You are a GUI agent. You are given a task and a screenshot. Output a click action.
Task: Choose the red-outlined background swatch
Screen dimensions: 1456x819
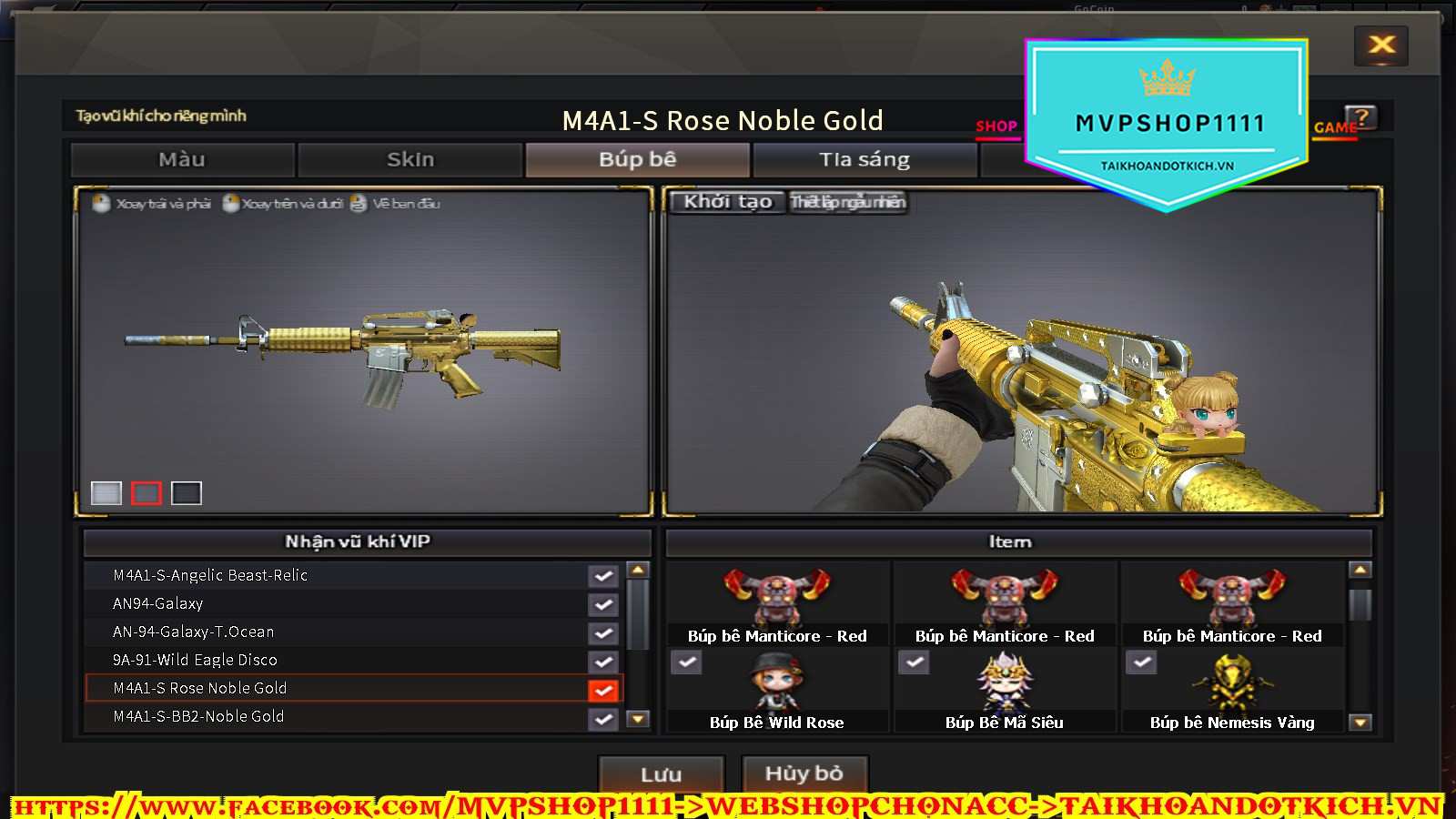[147, 493]
